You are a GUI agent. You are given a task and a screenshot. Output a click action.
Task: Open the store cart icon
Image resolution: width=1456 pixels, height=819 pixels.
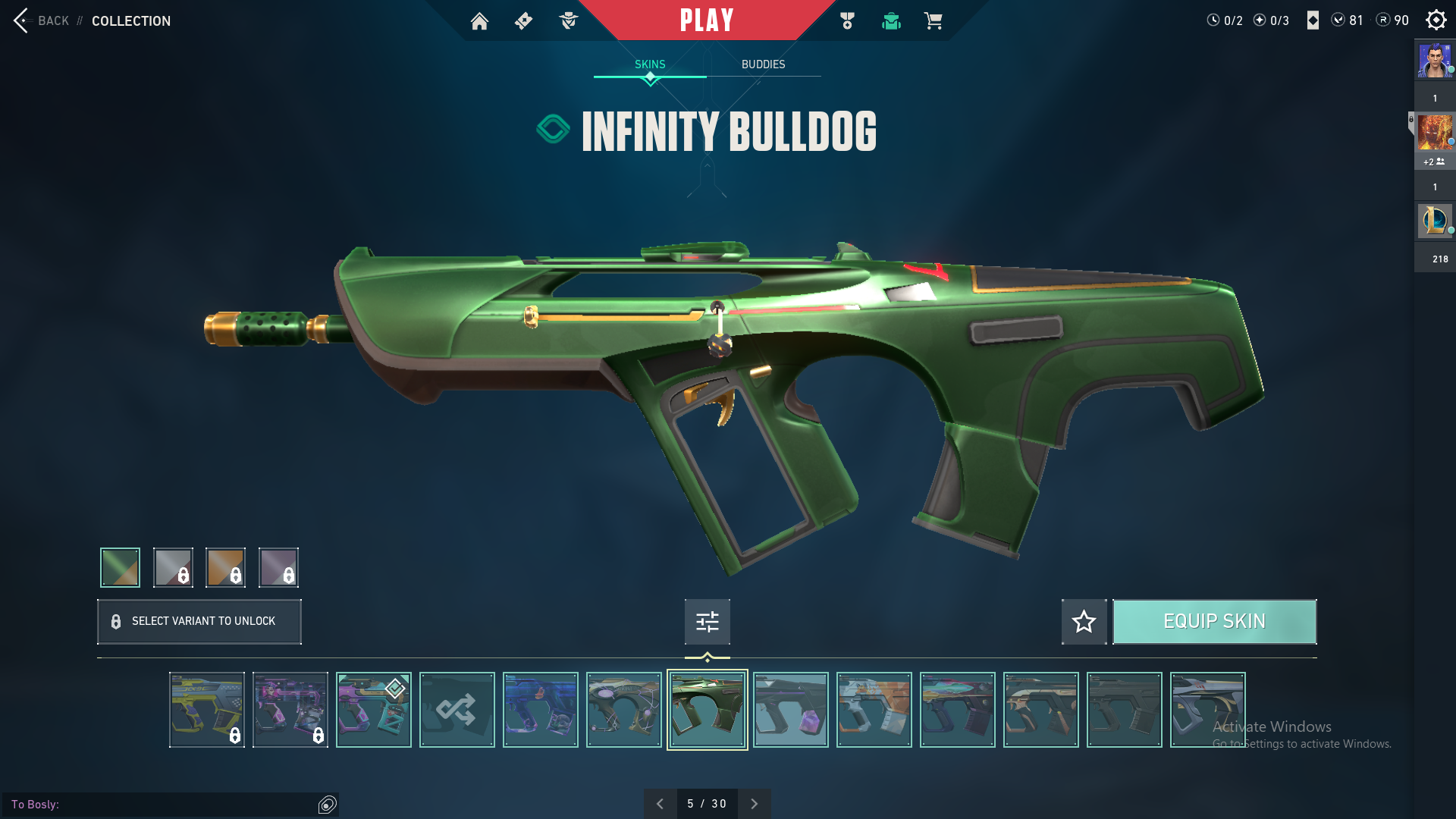tap(933, 21)
